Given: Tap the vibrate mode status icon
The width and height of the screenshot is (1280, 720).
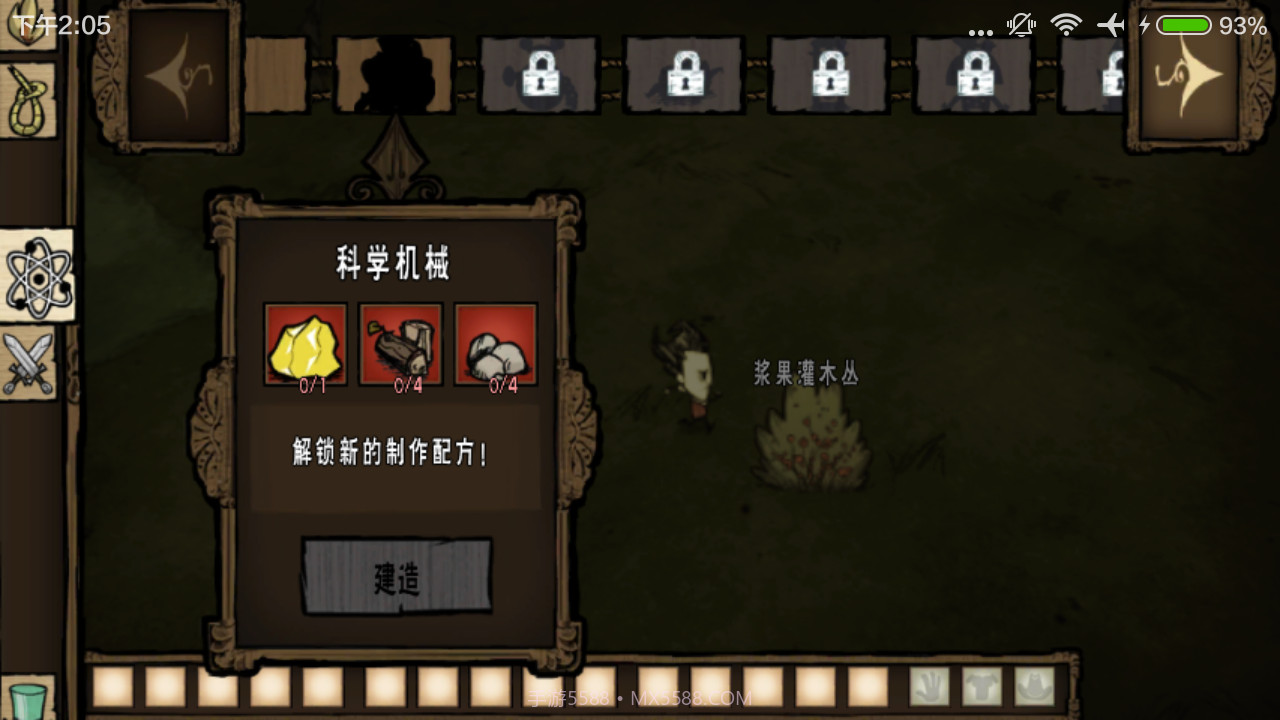Looking at the screenshot, I should click(x=1021, y=23).
